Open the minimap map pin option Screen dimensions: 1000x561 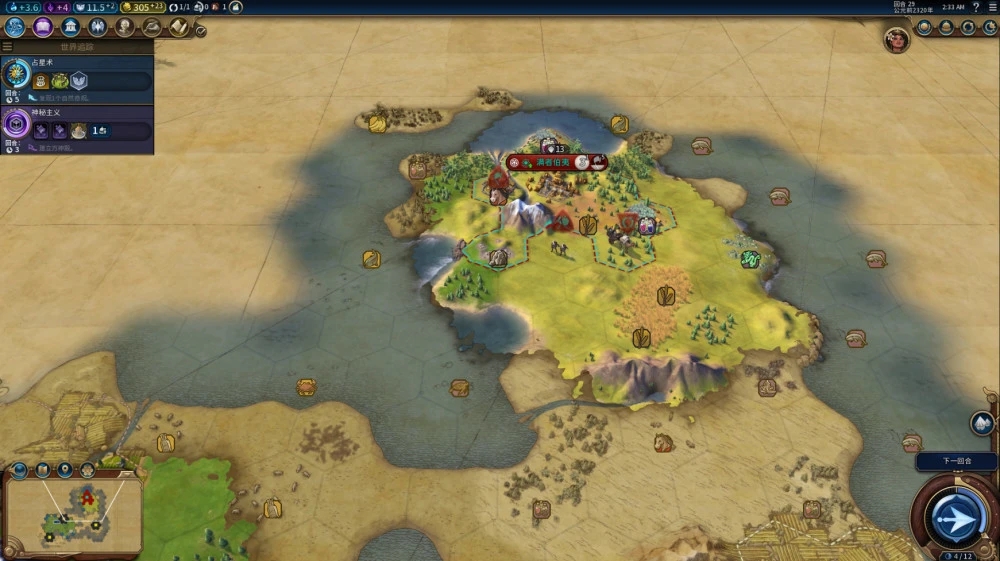pos(65,469)
